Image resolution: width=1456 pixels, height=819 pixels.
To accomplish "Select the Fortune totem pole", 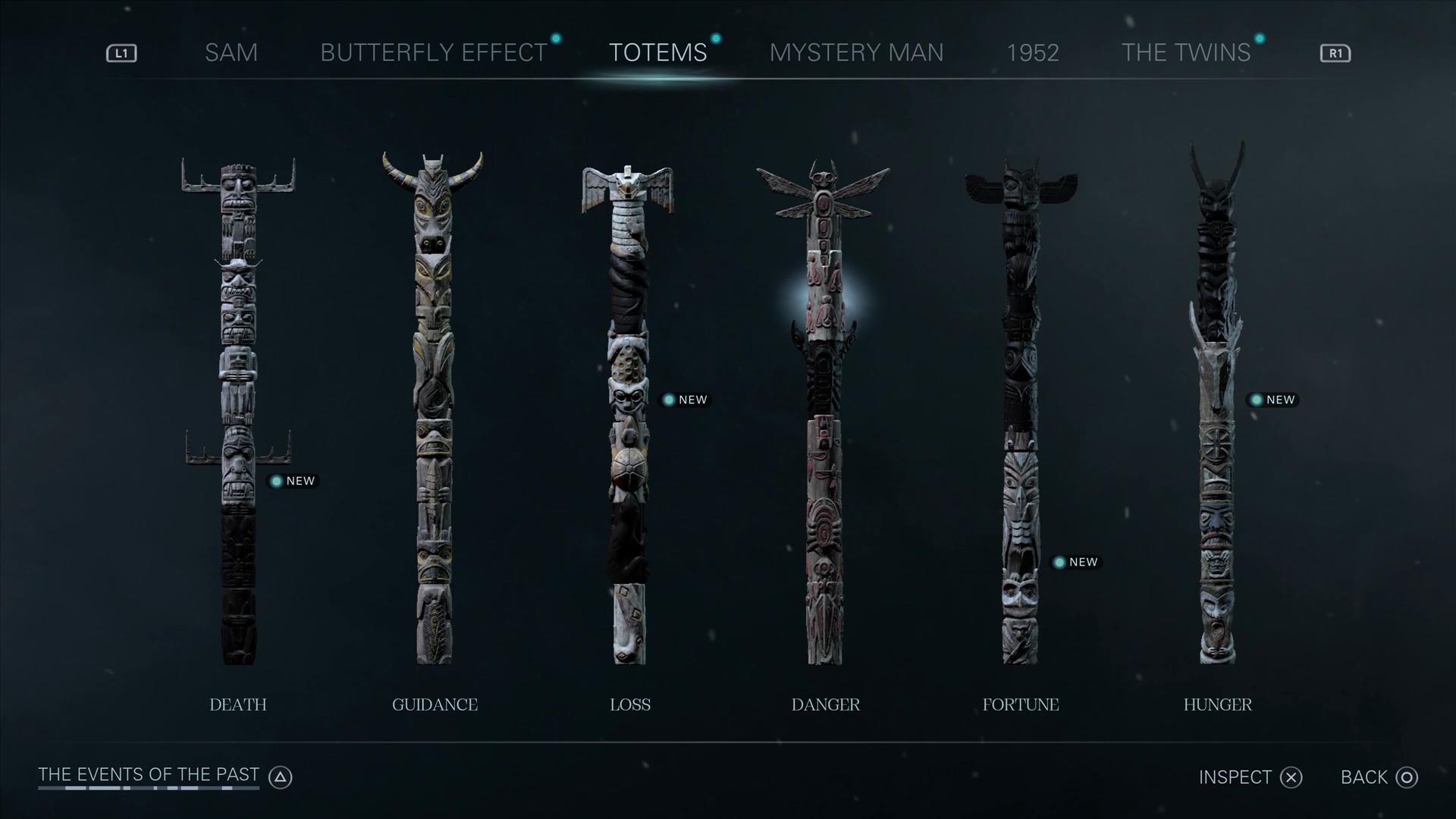I will coord(1020,409).
